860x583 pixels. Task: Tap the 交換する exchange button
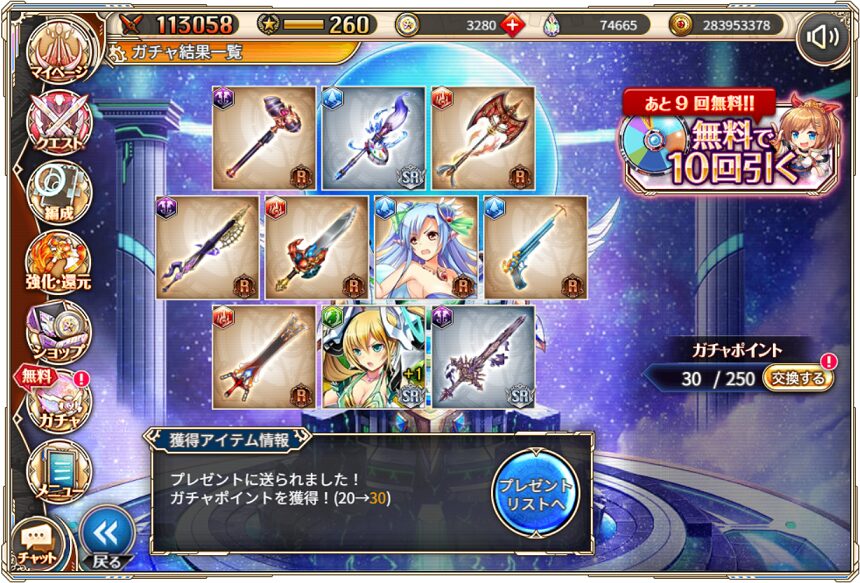(x=797, y=378)
